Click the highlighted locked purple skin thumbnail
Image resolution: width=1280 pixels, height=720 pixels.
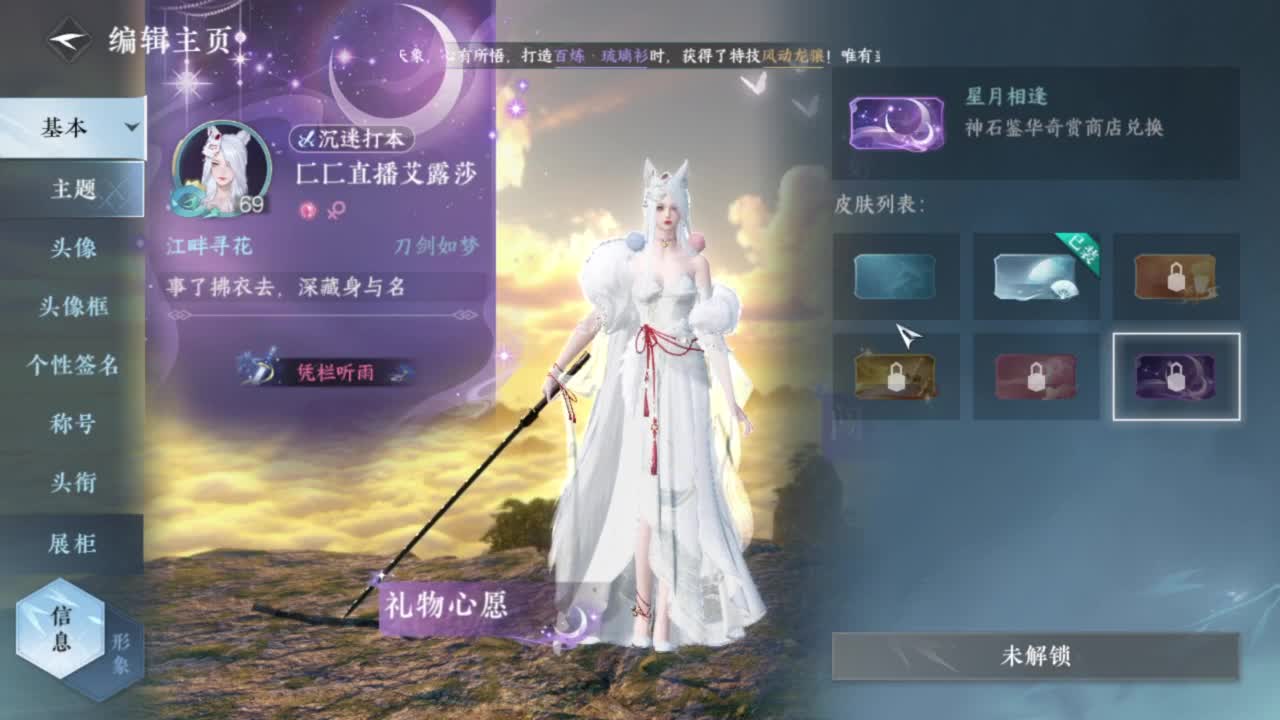[x=1176, y=376]
